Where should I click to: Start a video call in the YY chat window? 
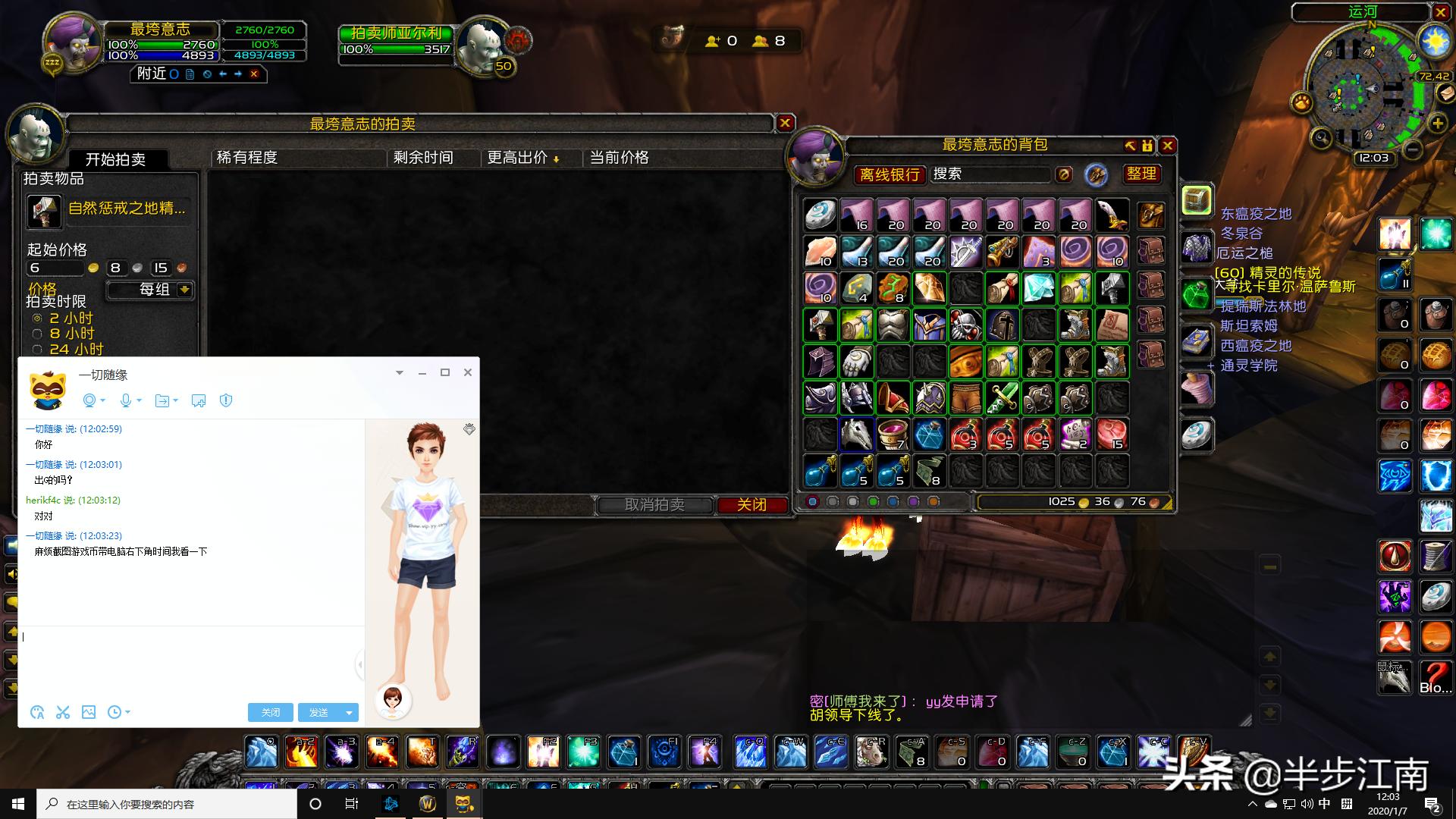pos(90,400)
